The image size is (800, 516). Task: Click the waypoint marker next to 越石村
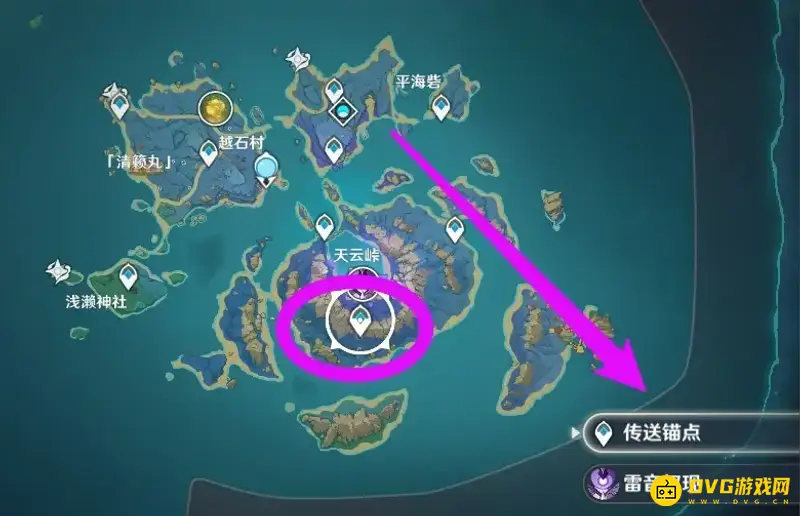[209, 153]
